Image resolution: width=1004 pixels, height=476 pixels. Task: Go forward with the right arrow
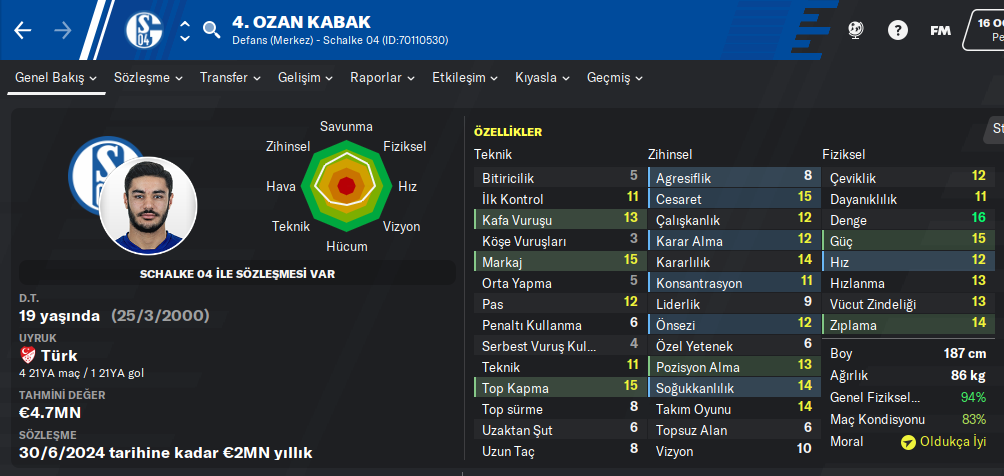pos(62,30)
